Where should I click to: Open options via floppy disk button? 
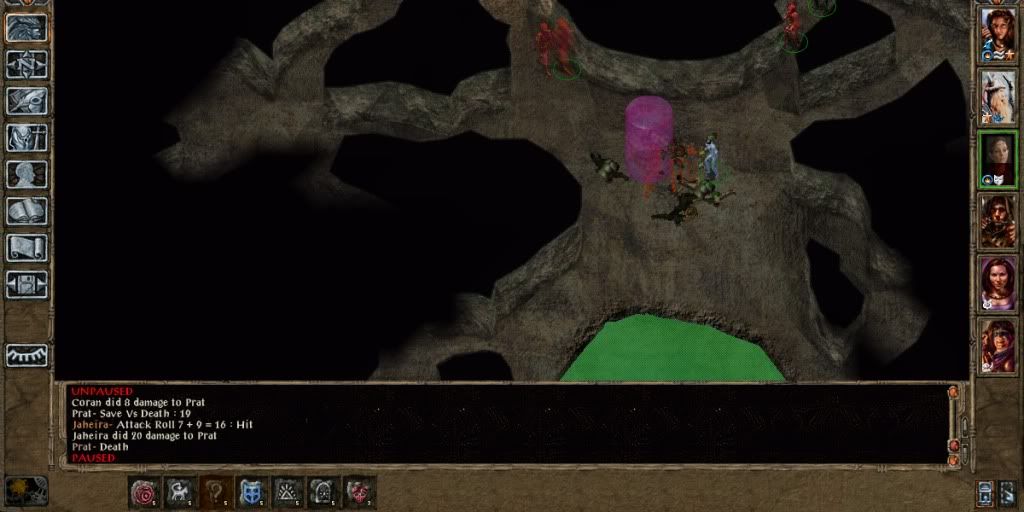click(27, 284)
